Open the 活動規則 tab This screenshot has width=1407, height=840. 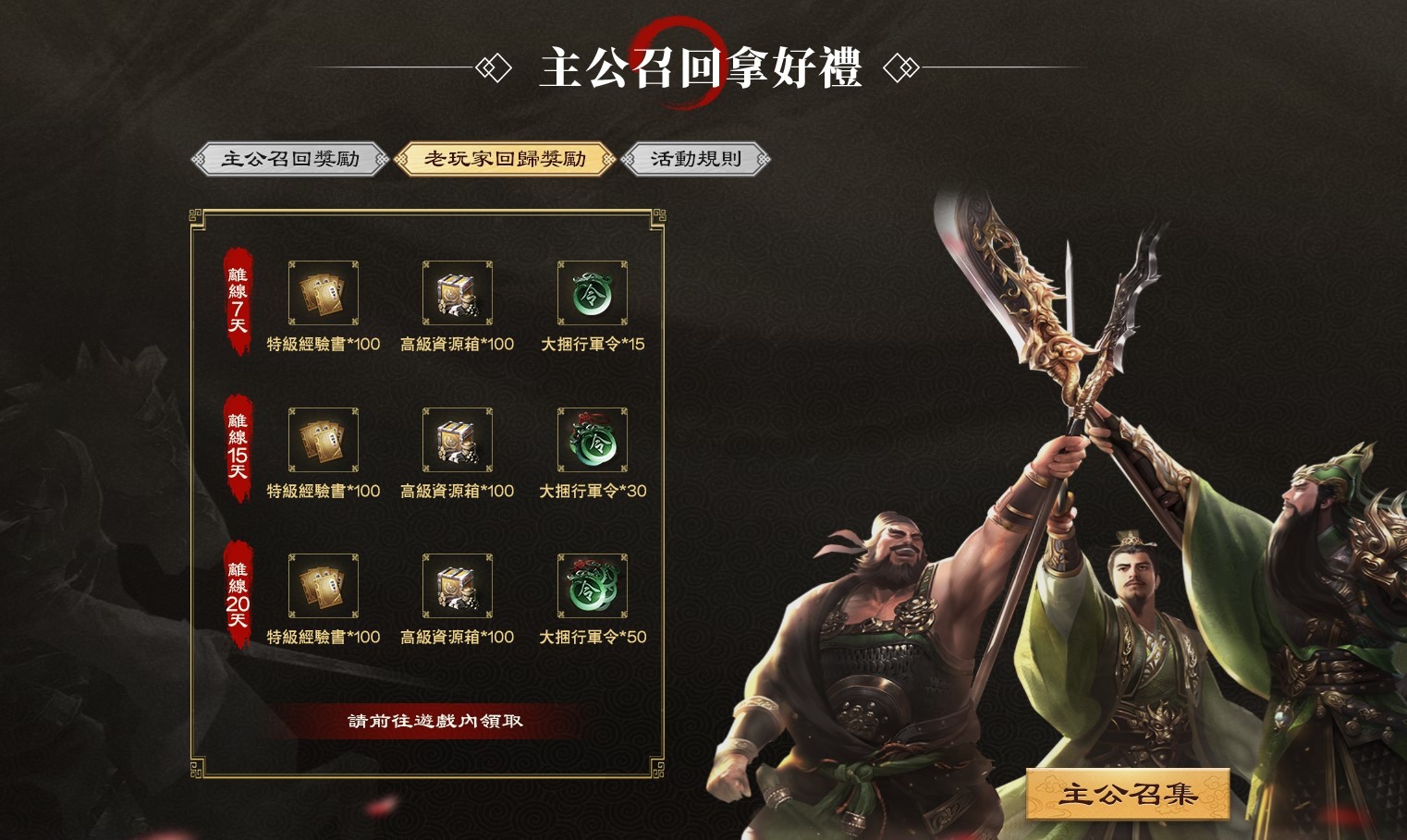tap(694, 158)
